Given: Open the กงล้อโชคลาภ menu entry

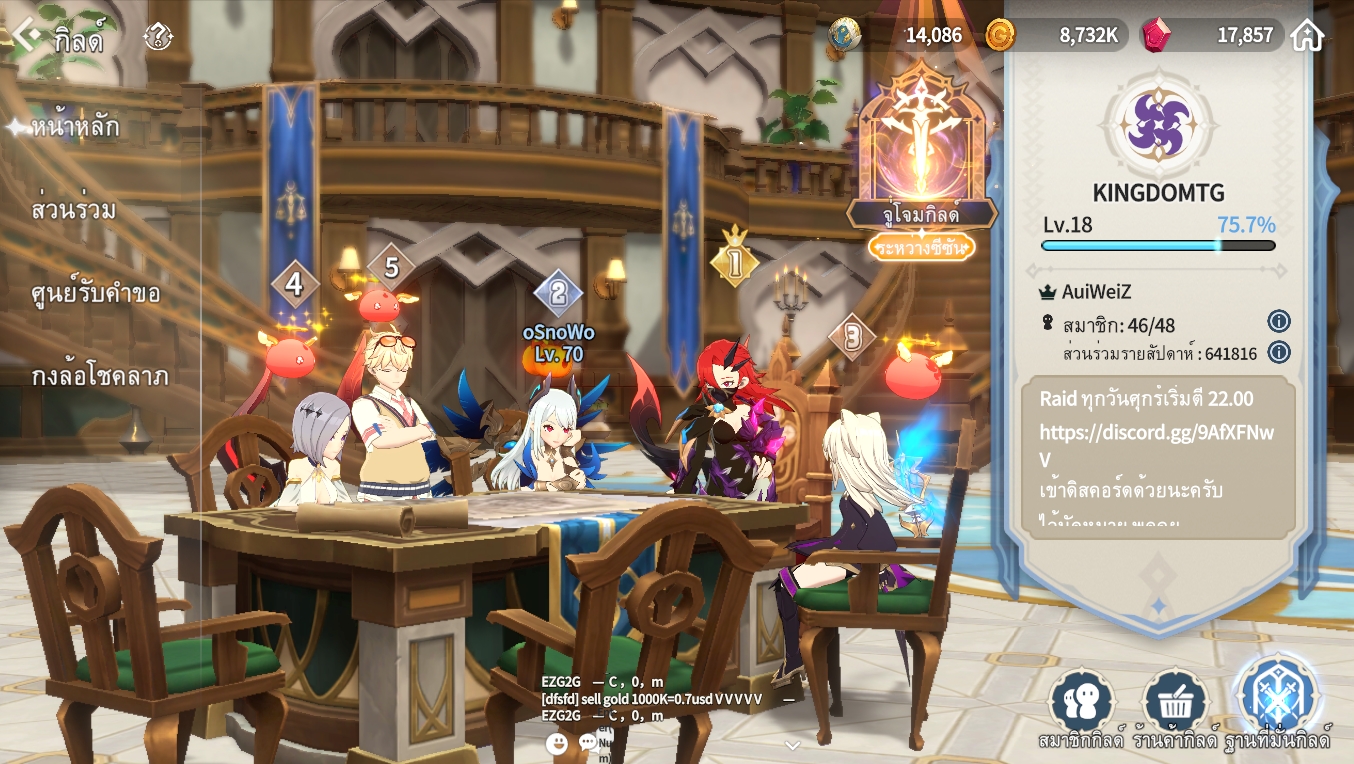Looking at the screenshot, I should 100,376.
